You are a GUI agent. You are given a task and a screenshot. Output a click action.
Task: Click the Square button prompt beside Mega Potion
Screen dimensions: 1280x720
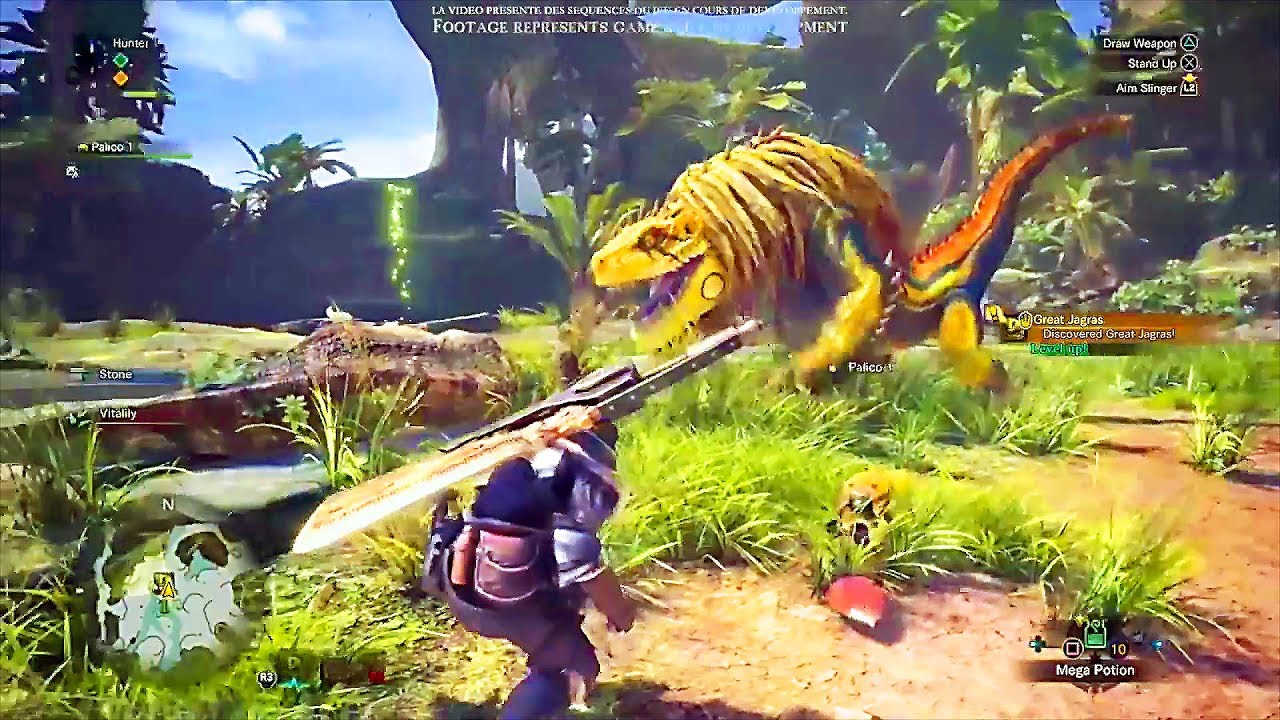click(1072, 648)
